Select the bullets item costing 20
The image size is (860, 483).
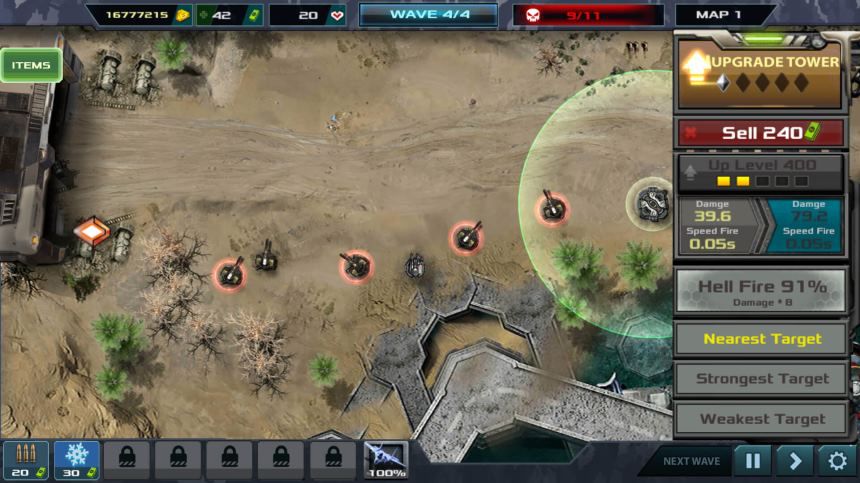(25, 460)
